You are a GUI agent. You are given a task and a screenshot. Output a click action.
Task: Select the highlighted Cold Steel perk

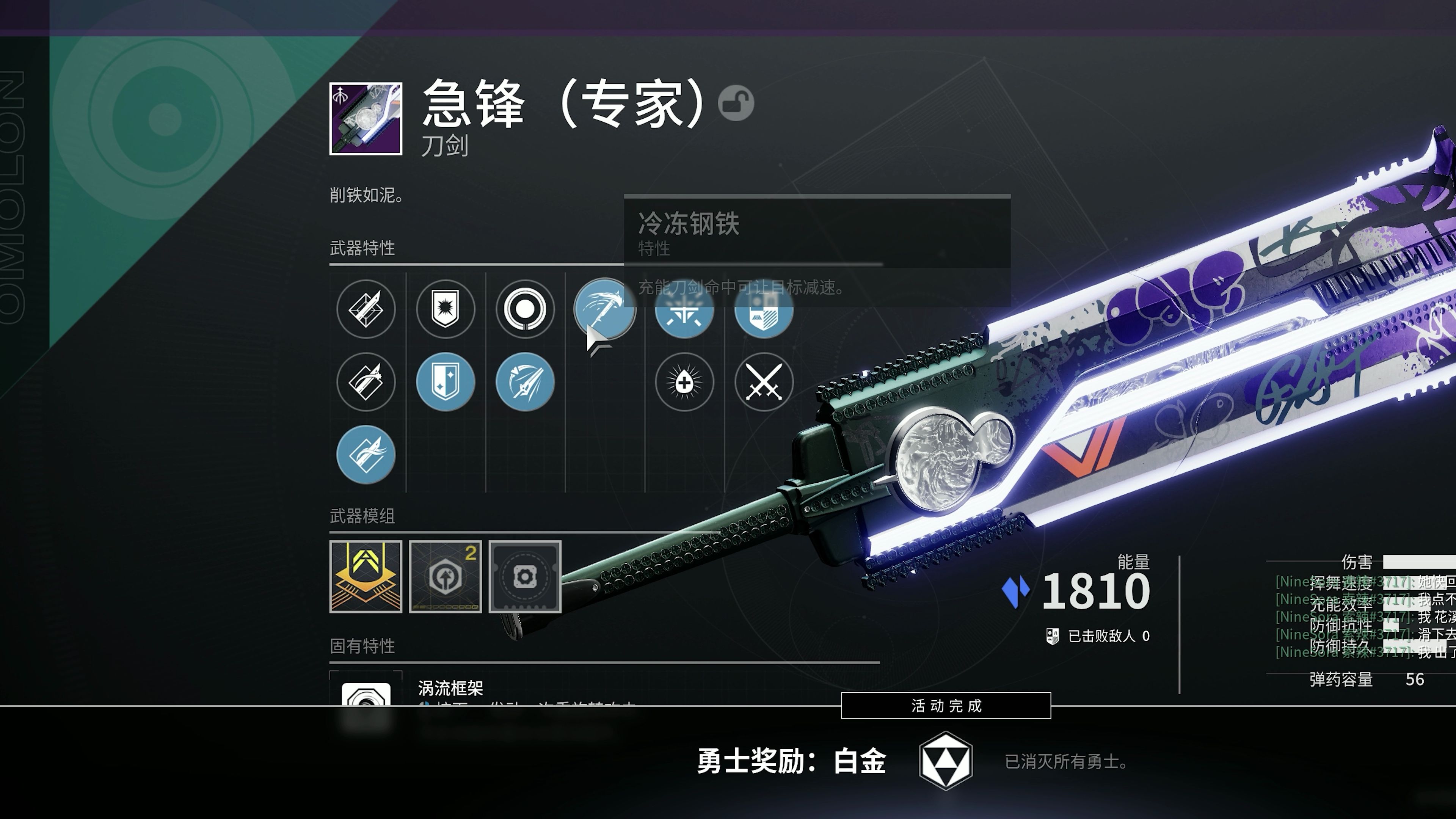click(605, 309)
